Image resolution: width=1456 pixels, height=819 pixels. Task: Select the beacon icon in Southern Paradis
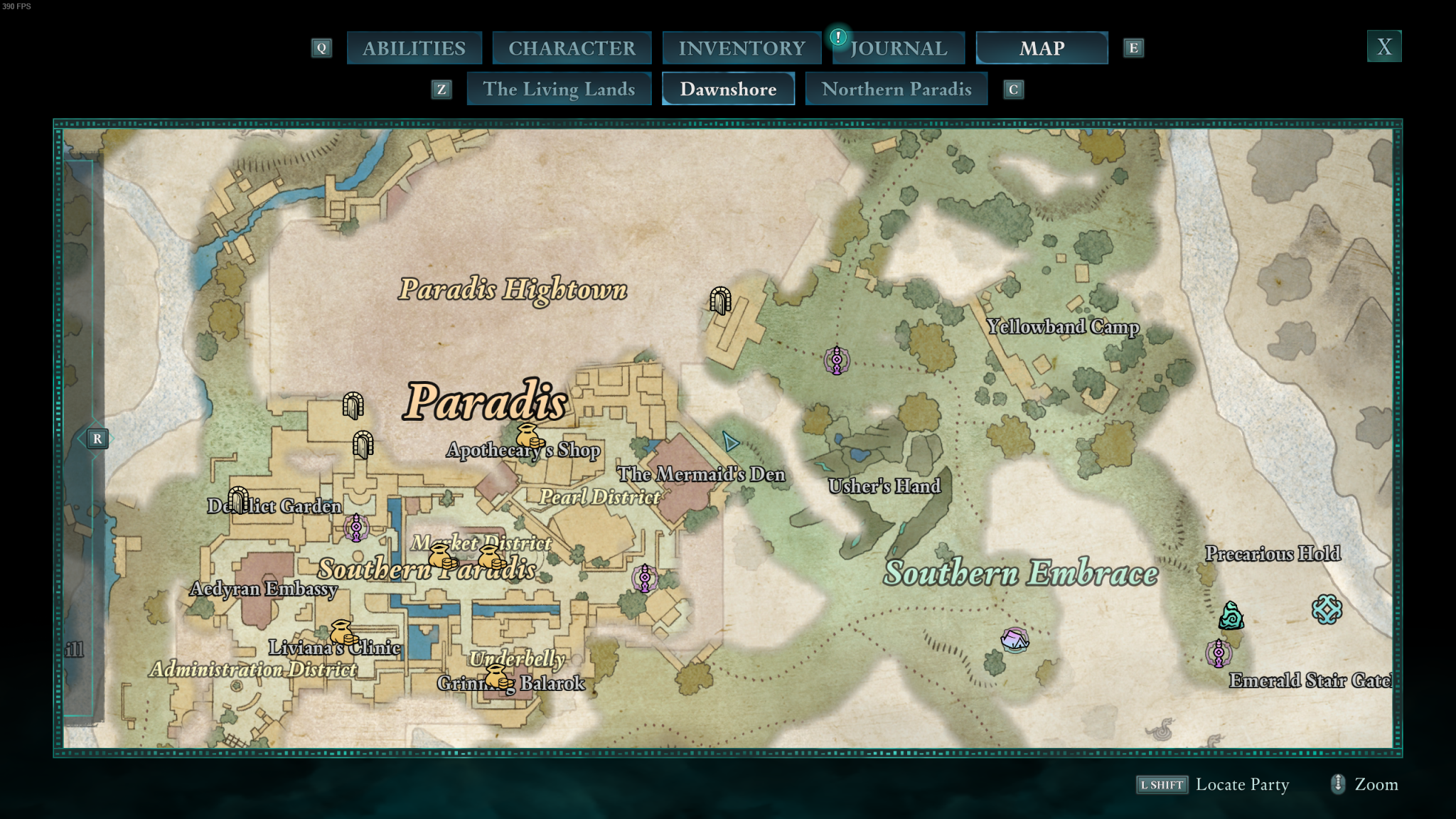coord(355,528)
